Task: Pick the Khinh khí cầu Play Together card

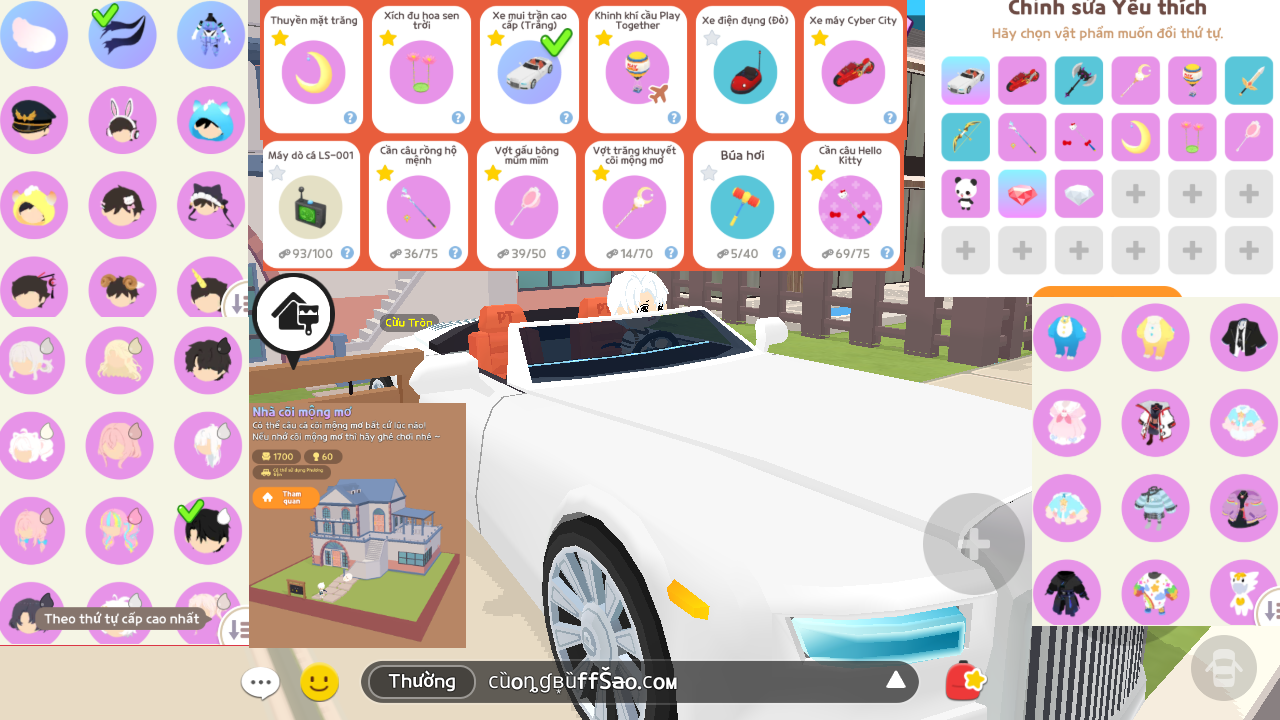Action: click(637, 71)
